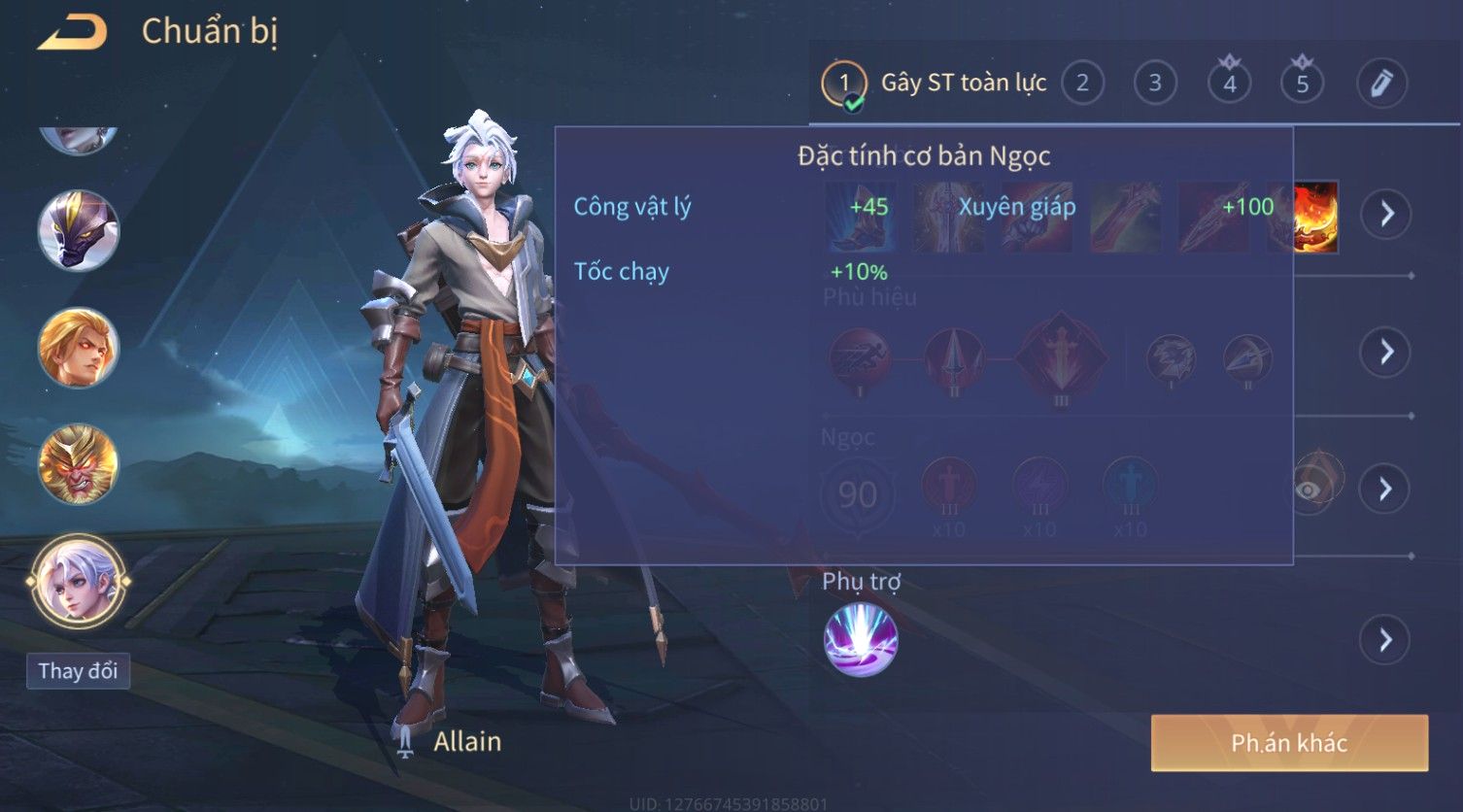This screenshot has width=1463, height=812.
Task: Choose build preset 4
Action: [1229, 84]
